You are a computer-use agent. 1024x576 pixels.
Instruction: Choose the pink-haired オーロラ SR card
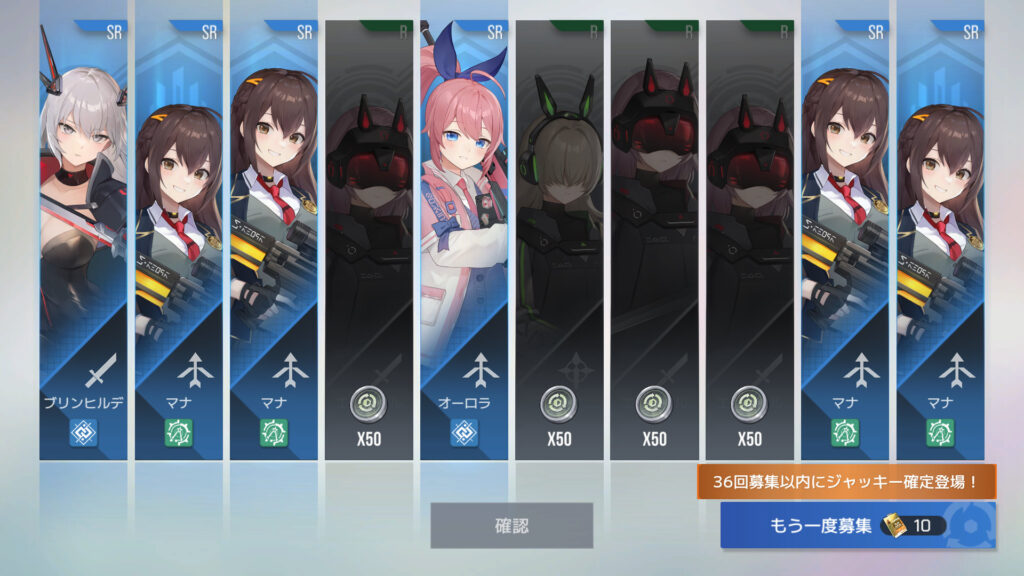click(464, 240)
